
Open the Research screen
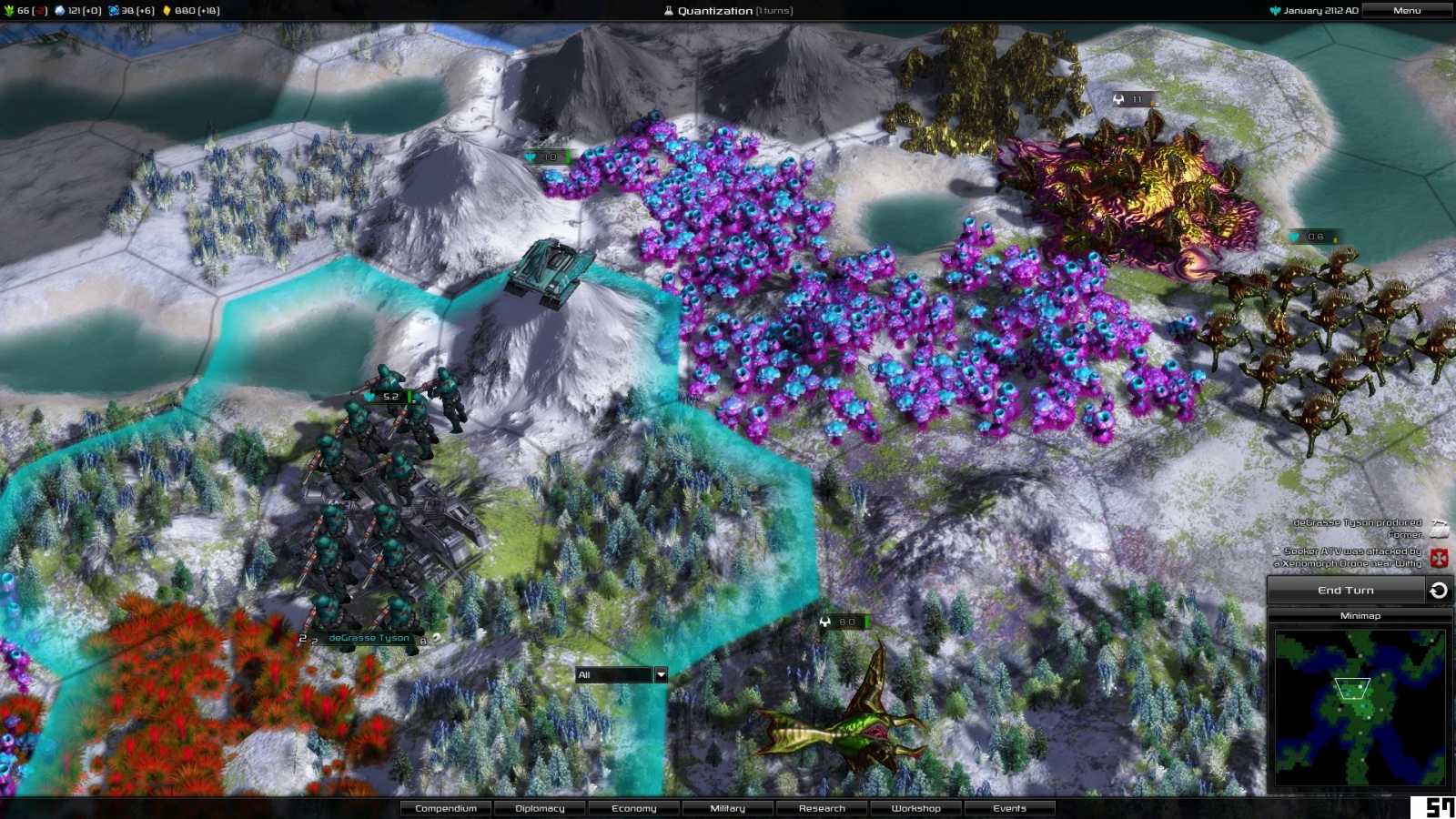pos(822,808)
